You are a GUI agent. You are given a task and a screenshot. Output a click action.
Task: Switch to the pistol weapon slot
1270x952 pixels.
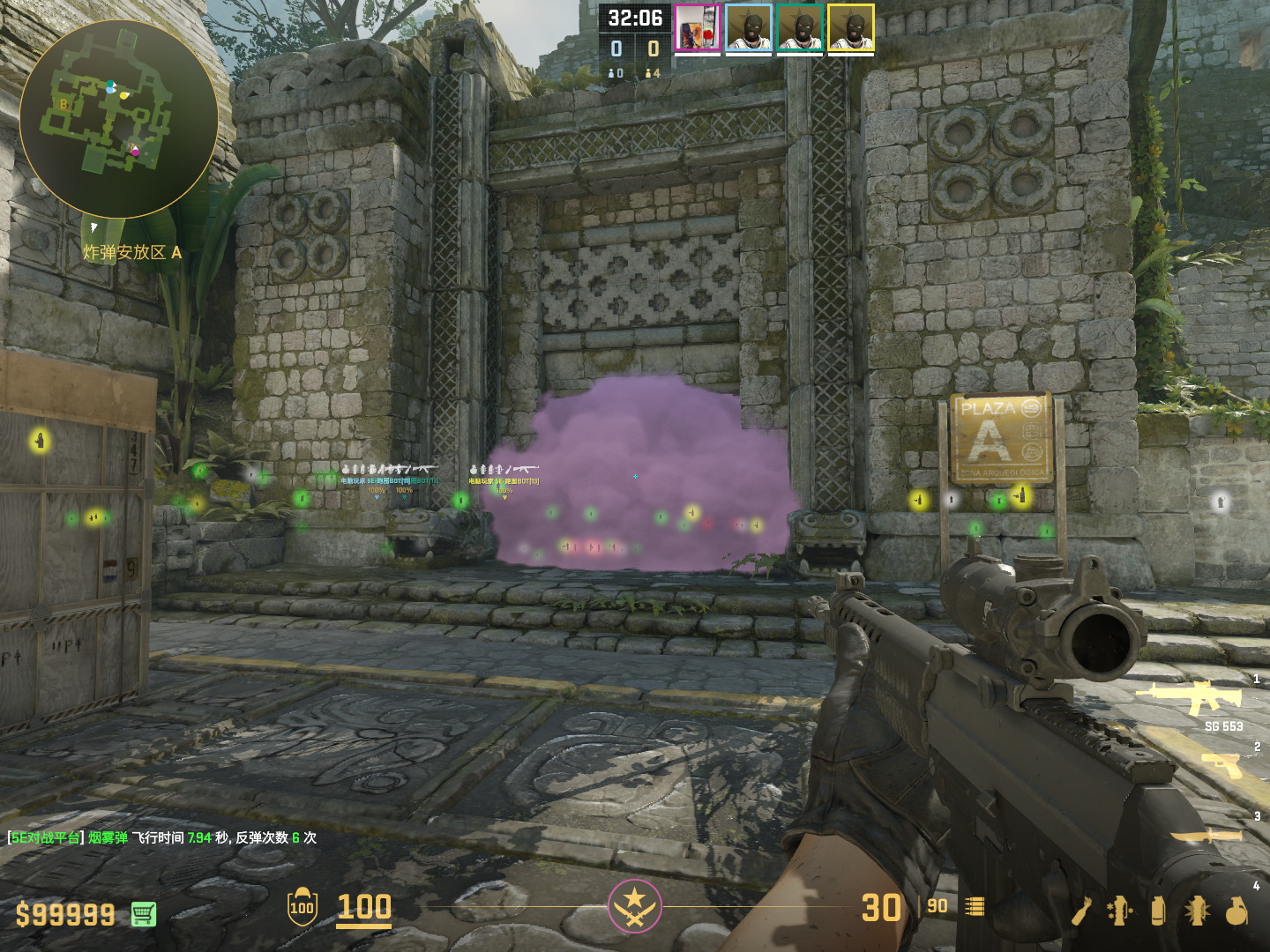(1222, 764)
